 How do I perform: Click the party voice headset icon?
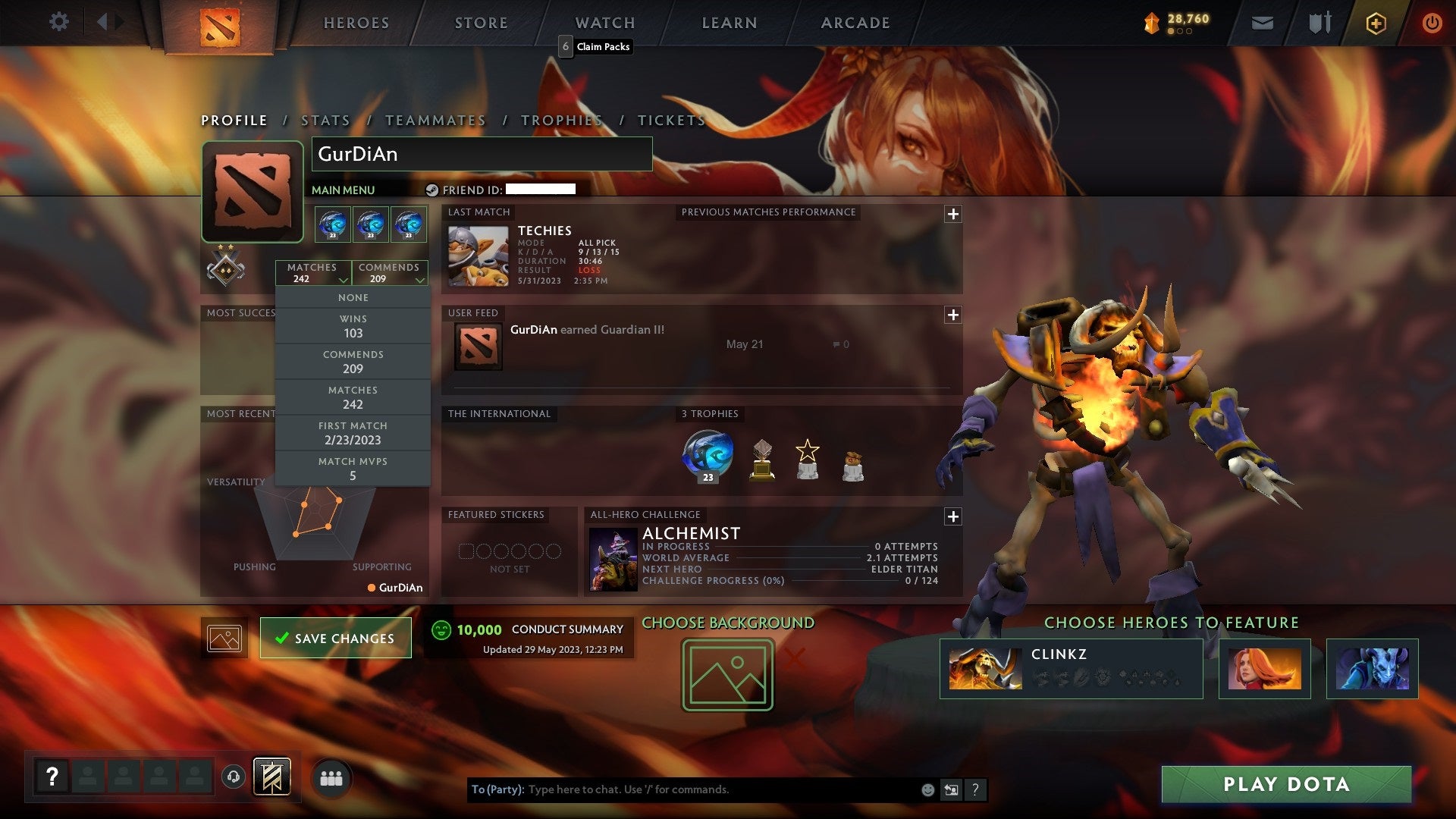coord(233,777)
